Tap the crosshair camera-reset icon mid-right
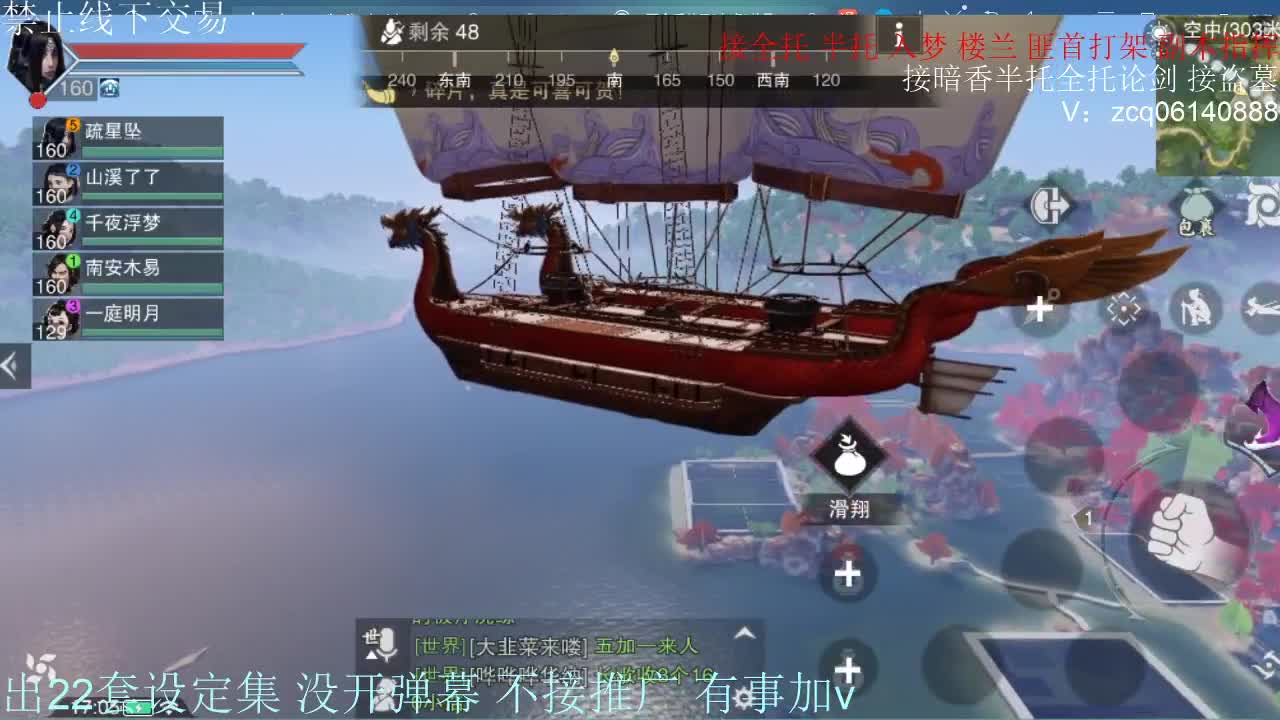This screenshot has width=1280, height=720. 1122,308
